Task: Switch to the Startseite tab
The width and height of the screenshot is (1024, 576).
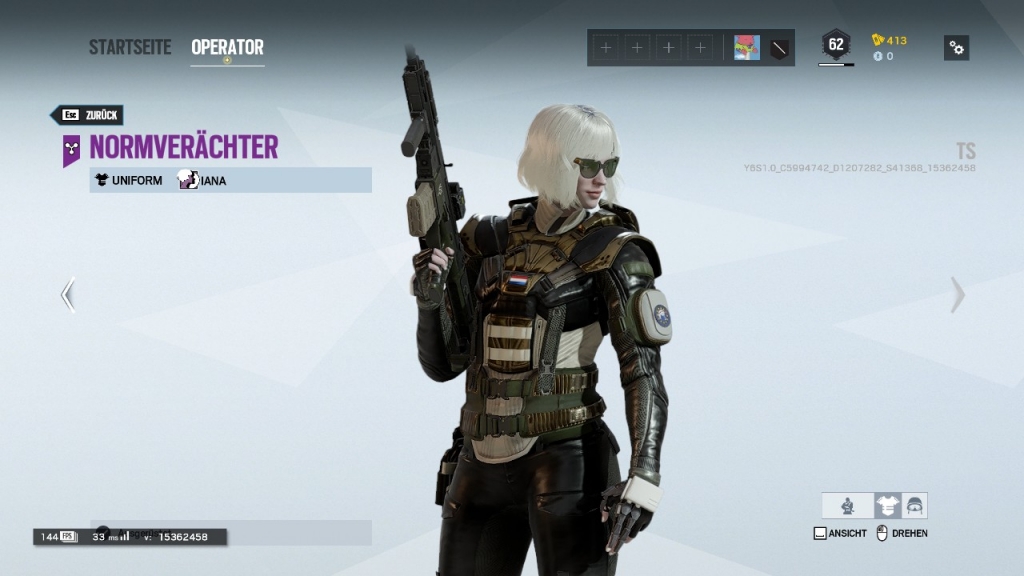Action: point(130,47)
